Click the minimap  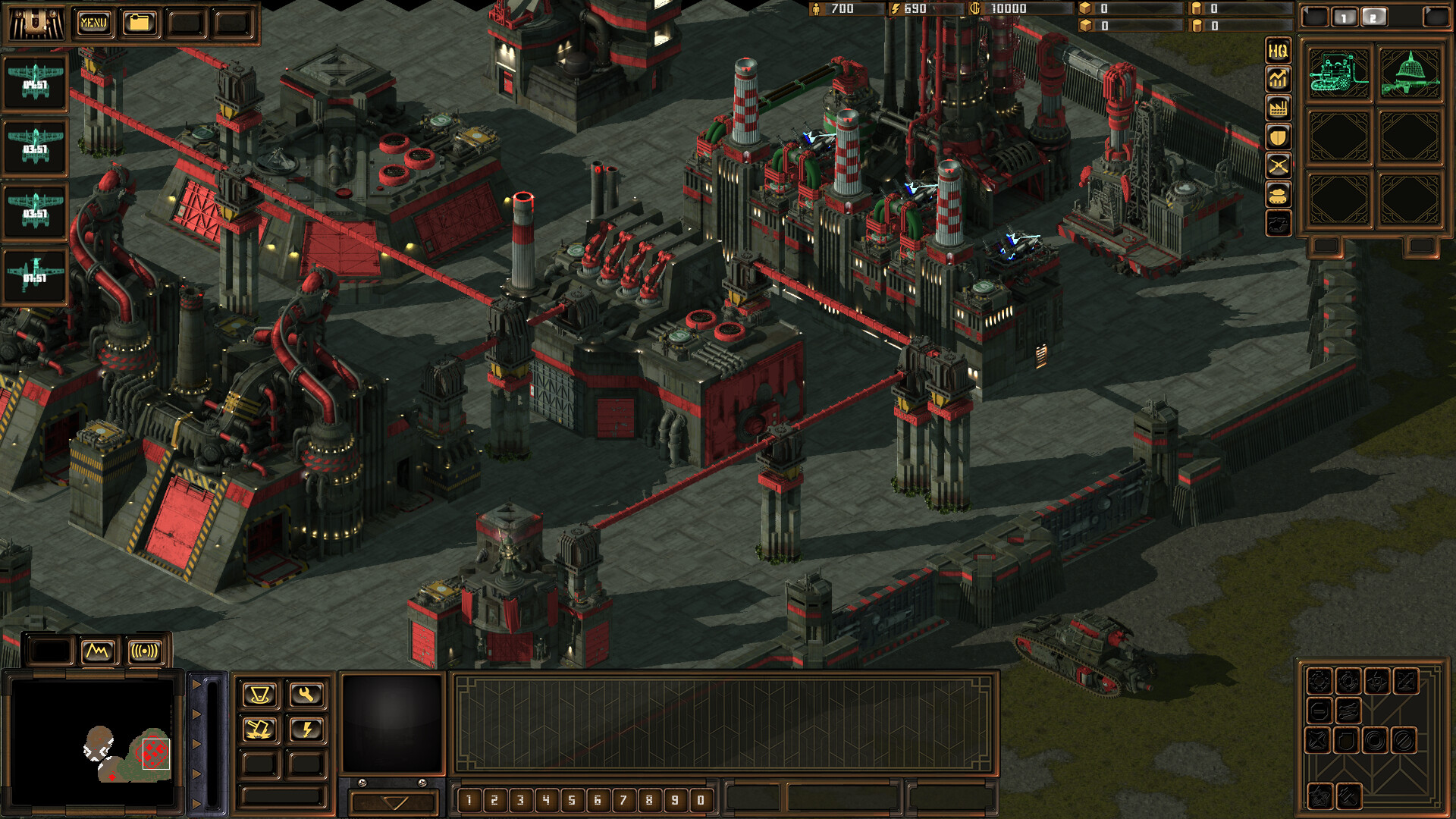pyautogui.click(x=93, y=742)
